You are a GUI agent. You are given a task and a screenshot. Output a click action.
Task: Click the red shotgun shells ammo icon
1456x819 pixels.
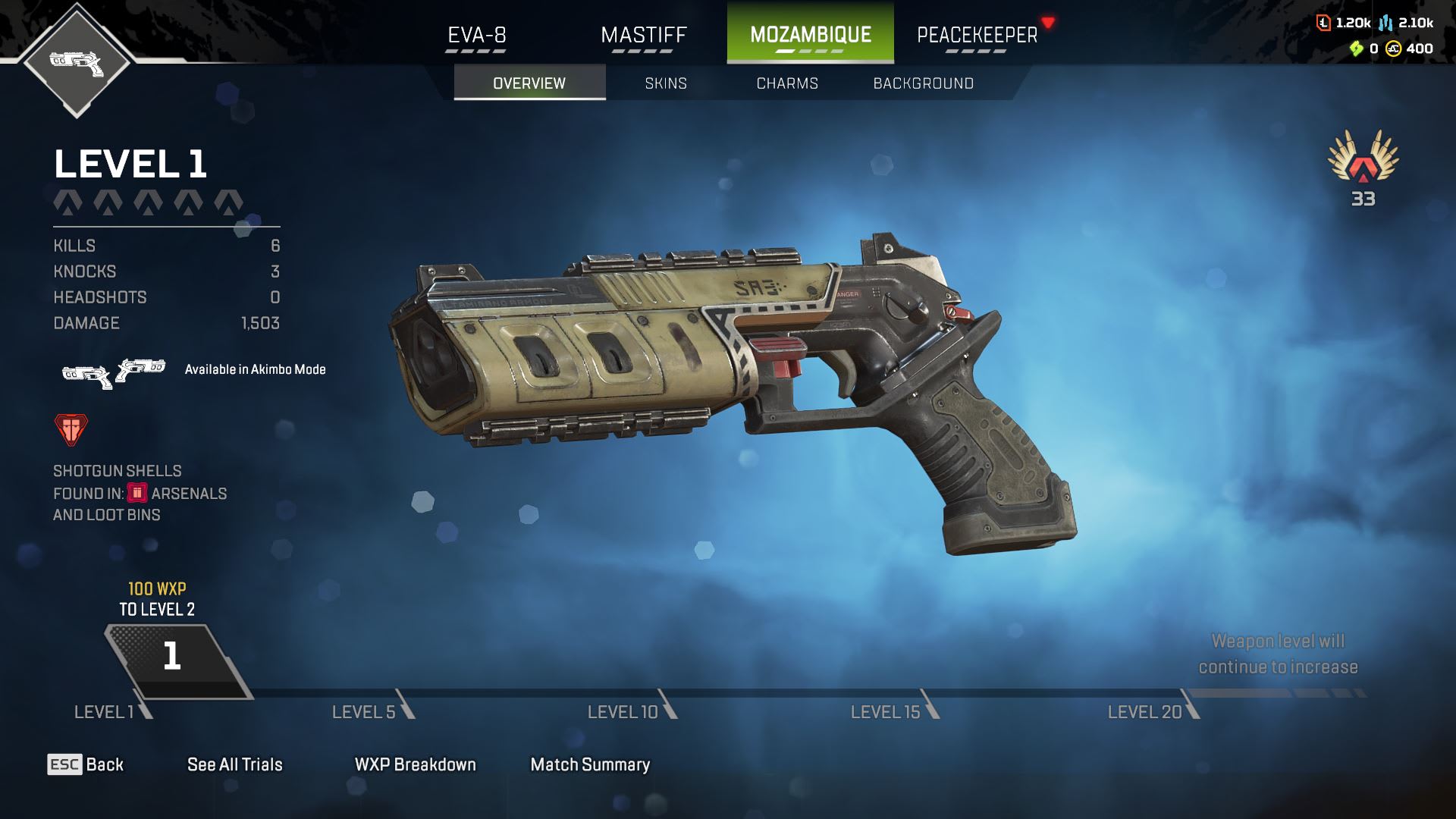[71, 429]
